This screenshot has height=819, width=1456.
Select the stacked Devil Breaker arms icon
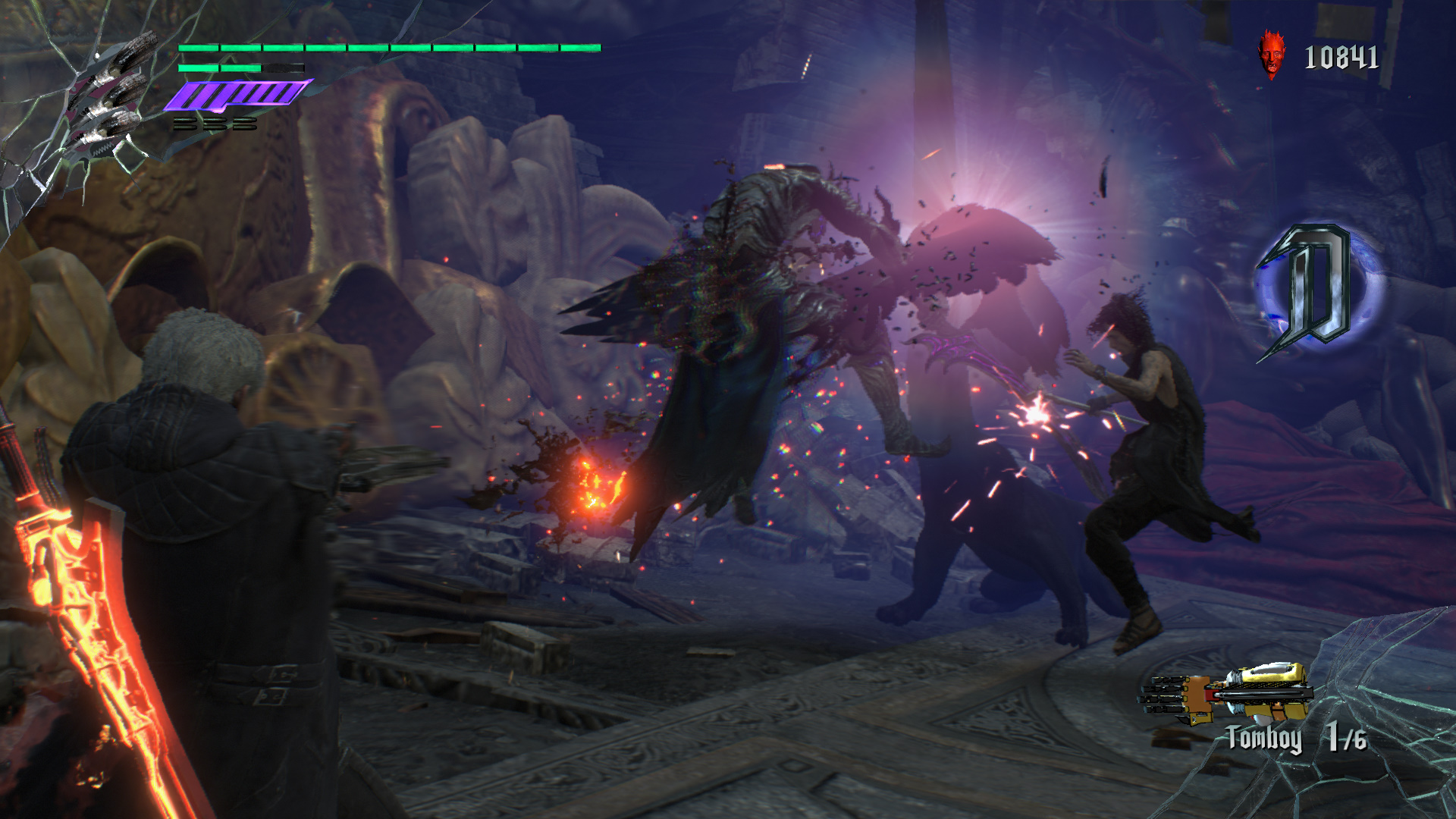[x=108, y=97]
